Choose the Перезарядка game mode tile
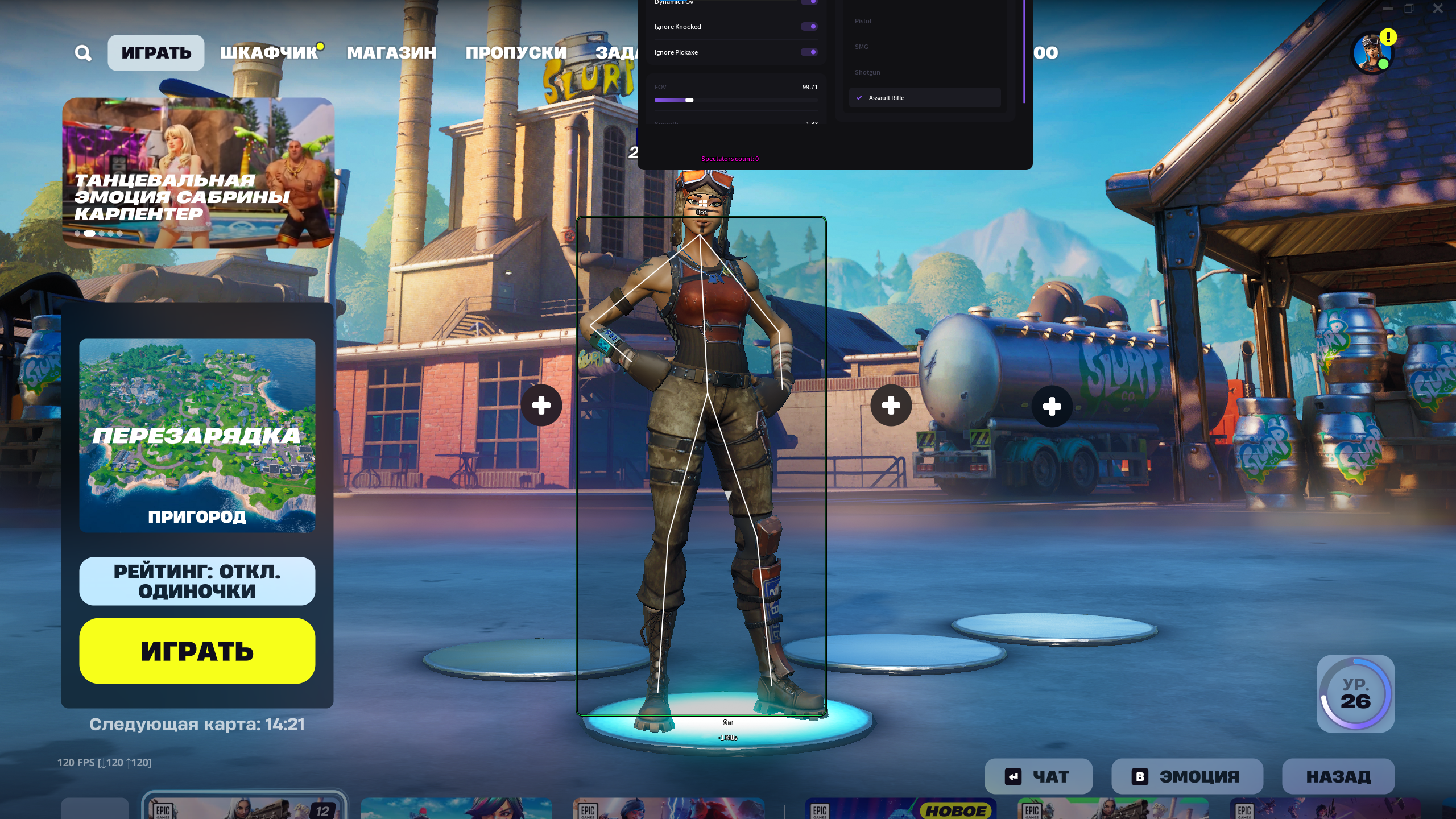This screenshot has width=1456, height=819. coord(197,435)
